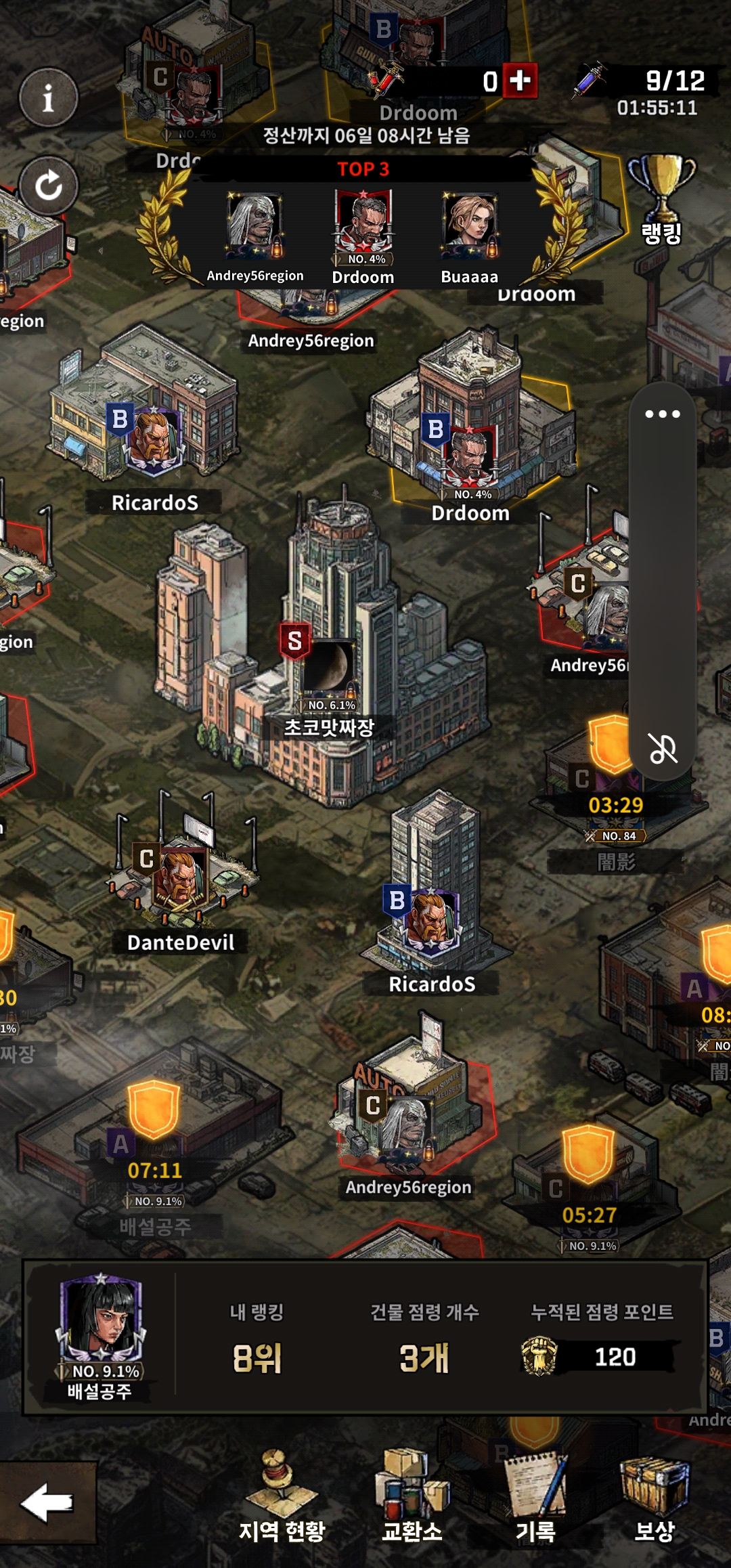This screenshot has height=1568, width=731.
Task: Open 지역 현황 region status
Action: pos(282,1496)
